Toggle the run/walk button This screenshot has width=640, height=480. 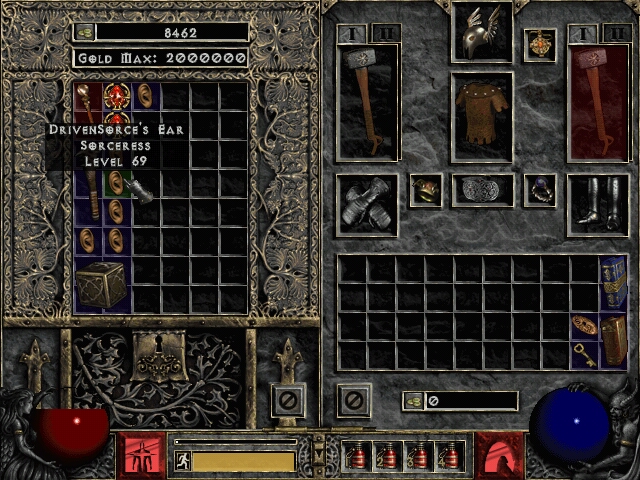(181, 461)
